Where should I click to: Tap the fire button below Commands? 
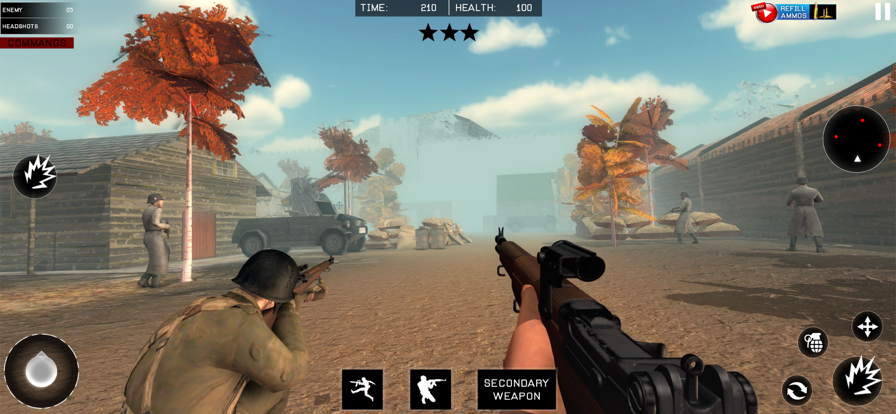click(x=34, y=175)
